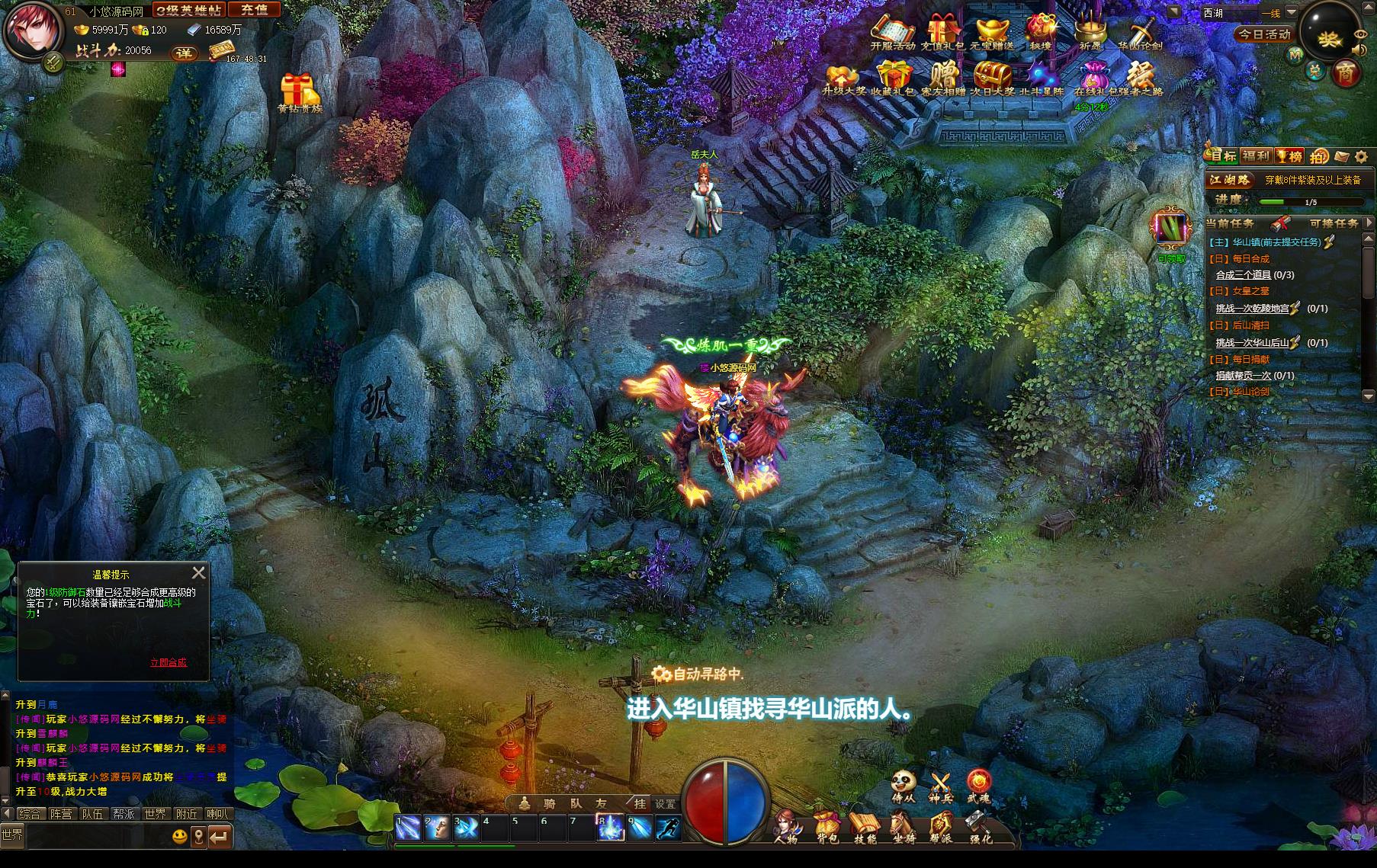Click the 充值 recharge button
Screen dimensions: 1377x868
(x=255, y=10)
